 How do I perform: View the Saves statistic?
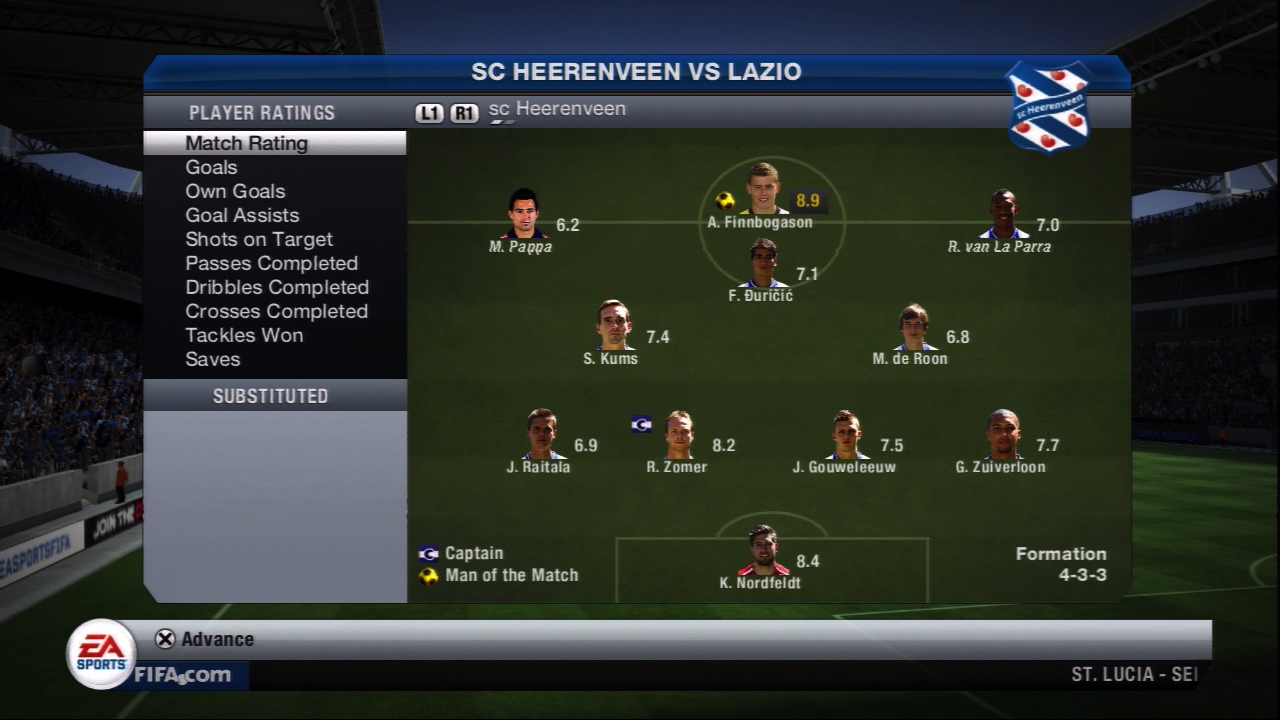click(213, 359)
